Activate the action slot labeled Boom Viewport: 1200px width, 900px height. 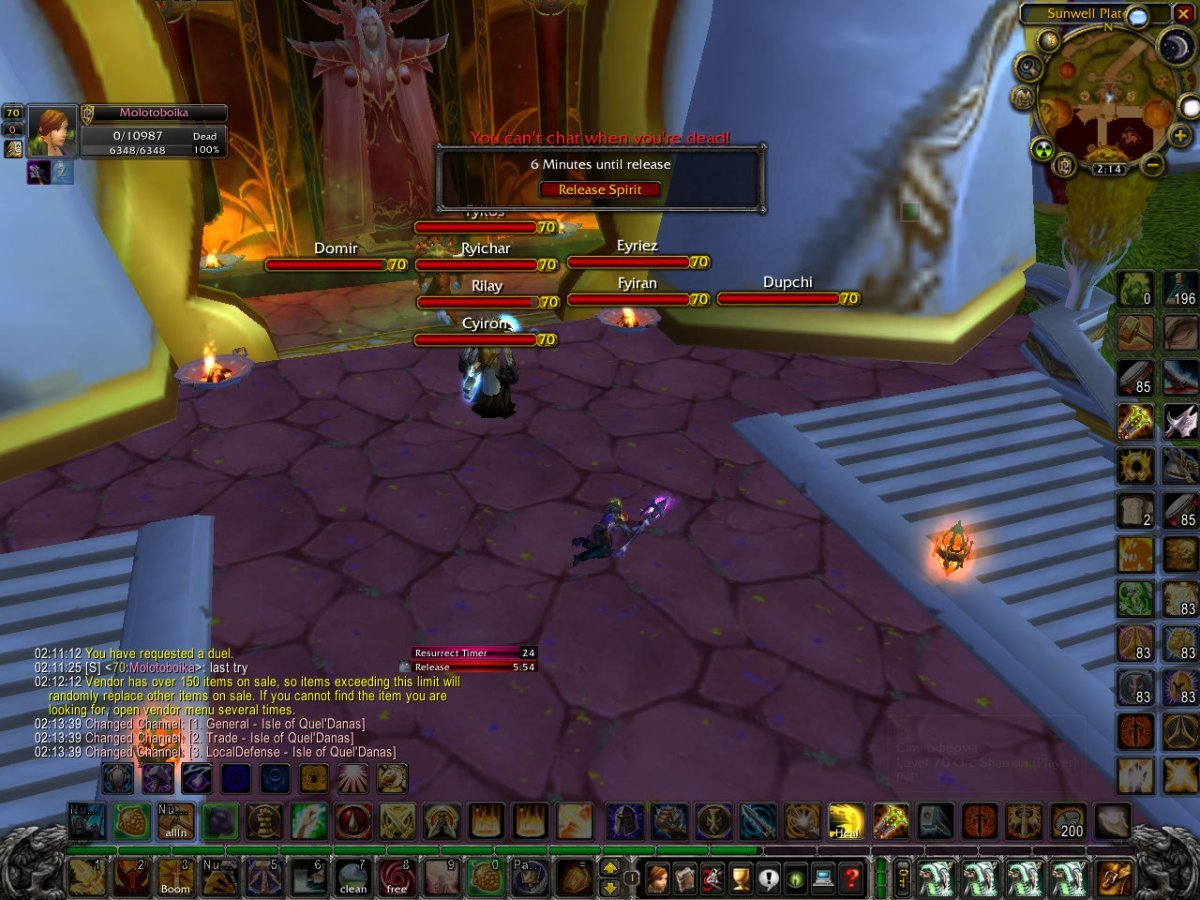point(175,877)
